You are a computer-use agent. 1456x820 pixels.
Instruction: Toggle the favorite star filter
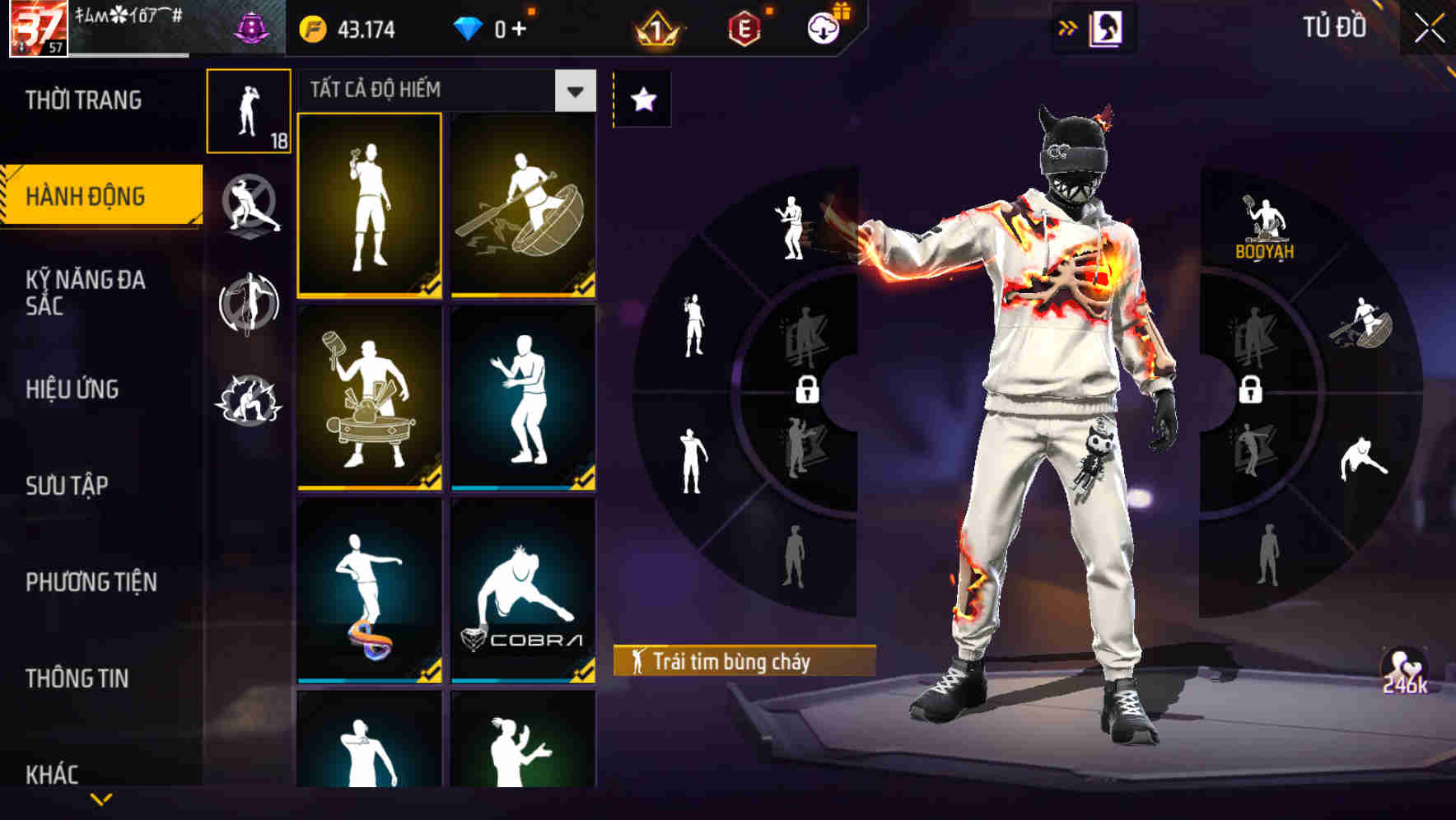tap(642, 99)
